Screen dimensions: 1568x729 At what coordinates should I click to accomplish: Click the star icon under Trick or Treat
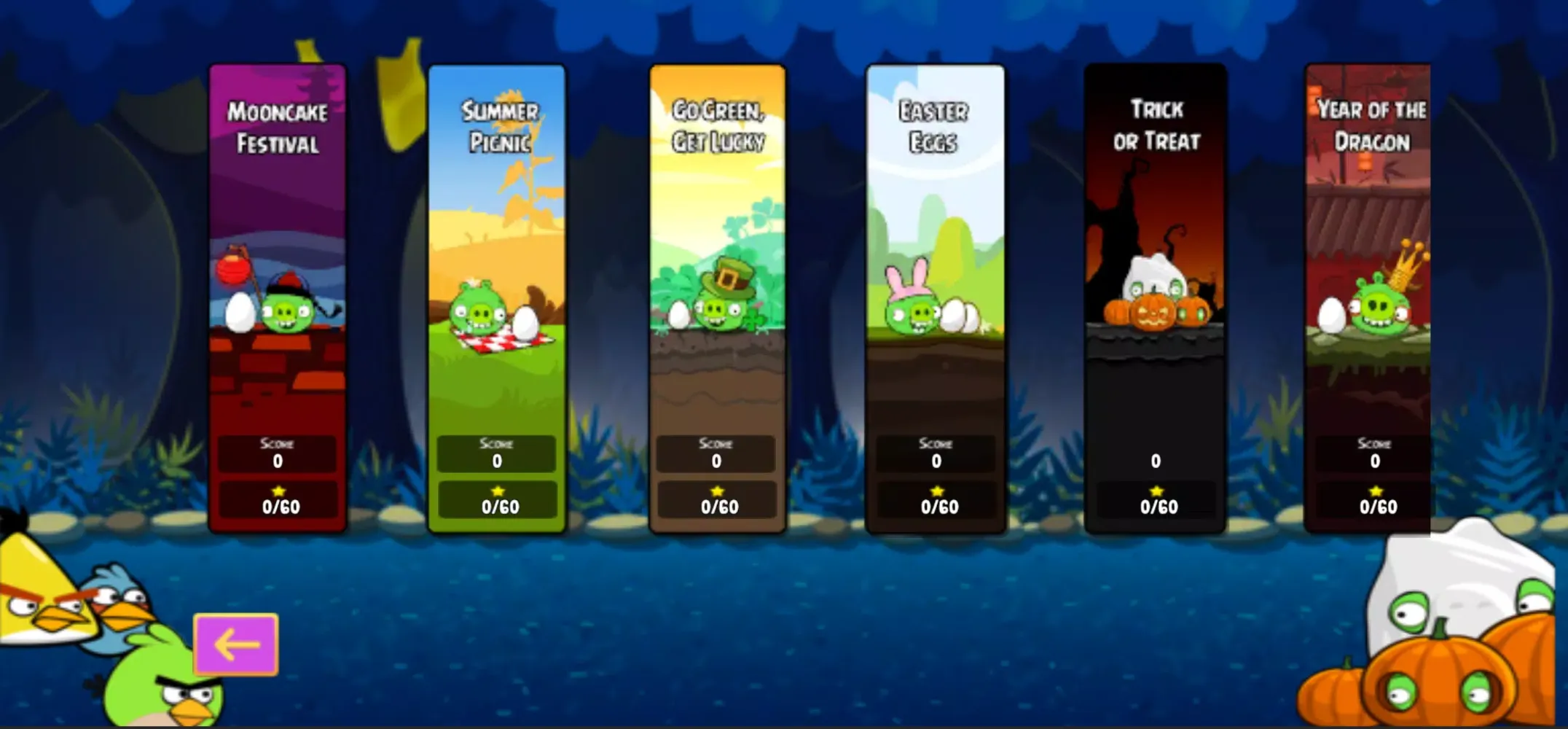1156,491
